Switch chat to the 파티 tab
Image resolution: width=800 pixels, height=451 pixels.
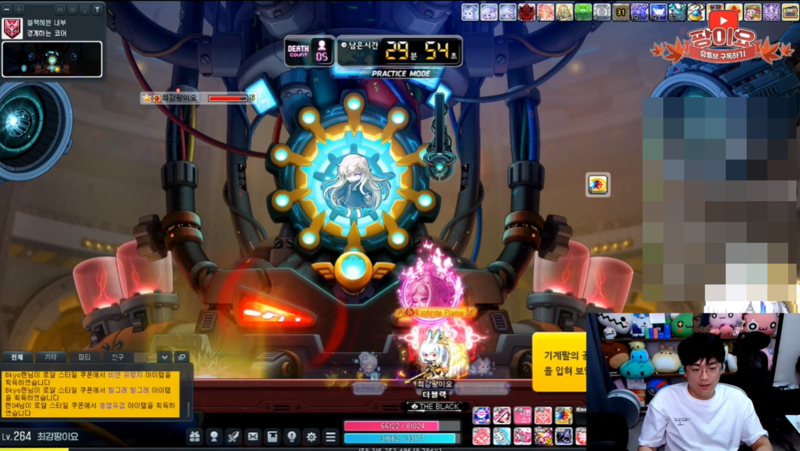84,357
